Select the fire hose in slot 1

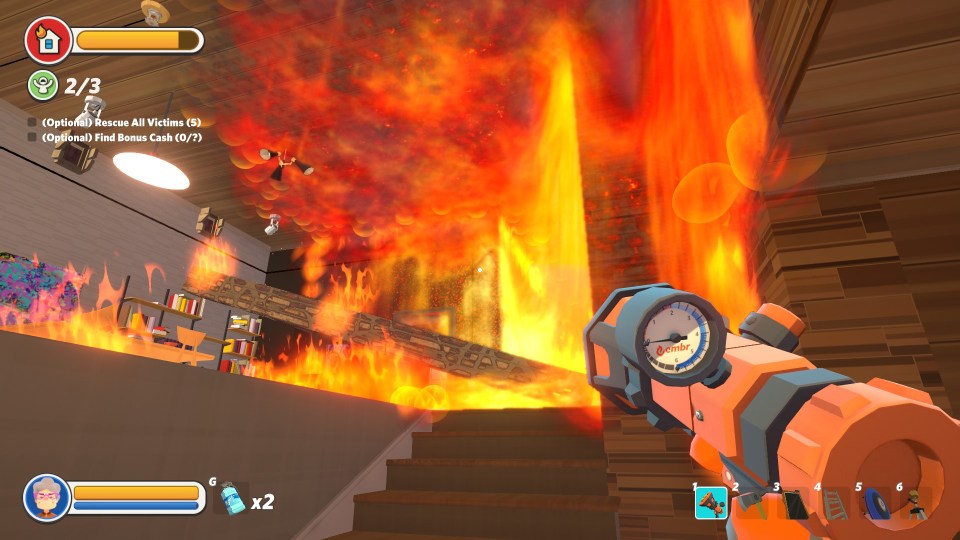click(x=711, y=502)
